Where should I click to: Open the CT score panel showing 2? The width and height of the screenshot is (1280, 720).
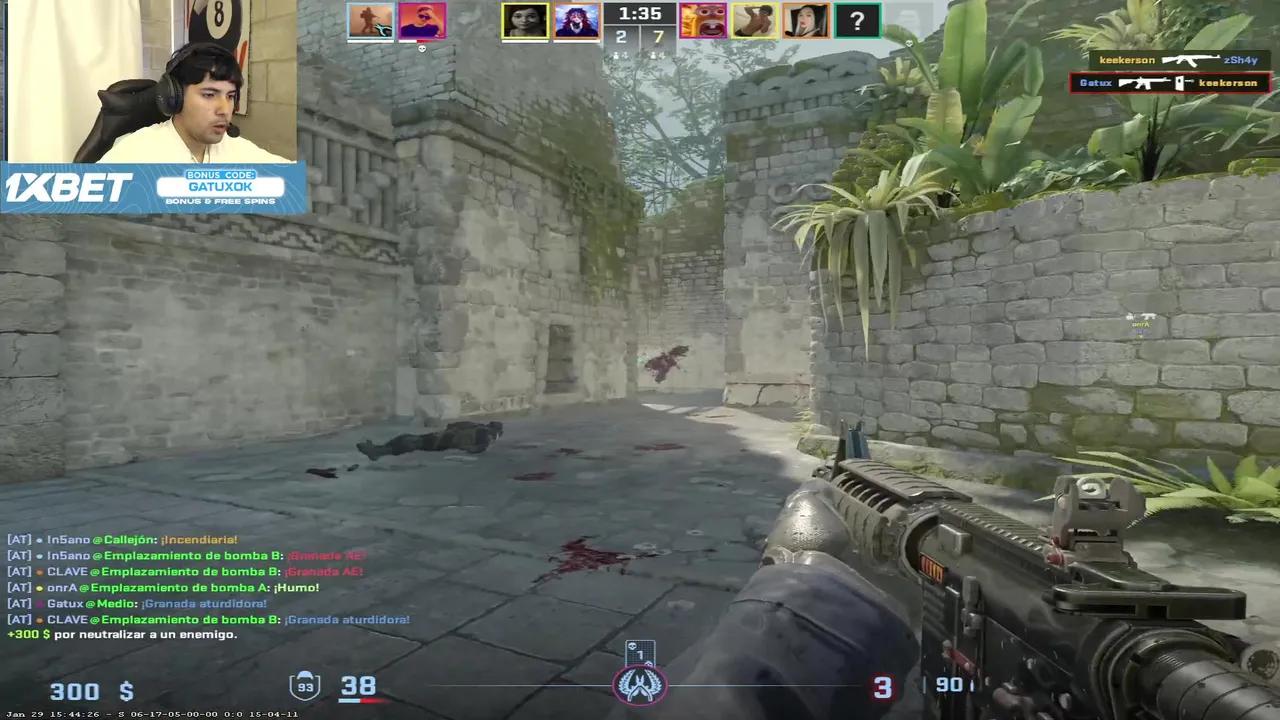pyautogui.click(x=621, y=37)
